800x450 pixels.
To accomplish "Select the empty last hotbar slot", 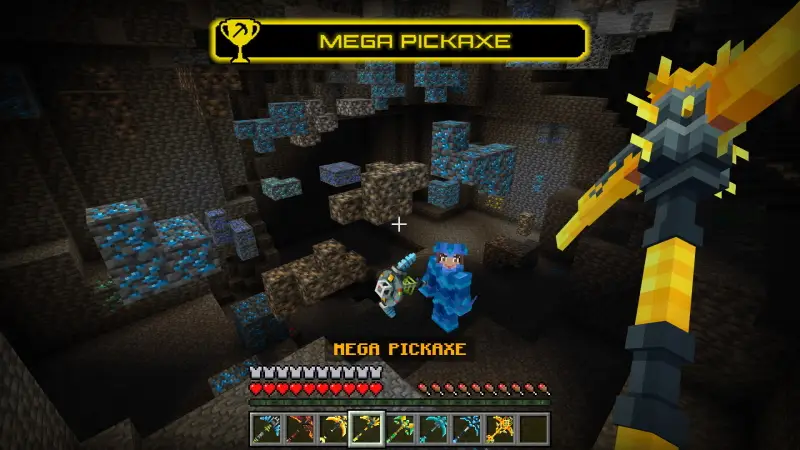I will pos(535,428).
